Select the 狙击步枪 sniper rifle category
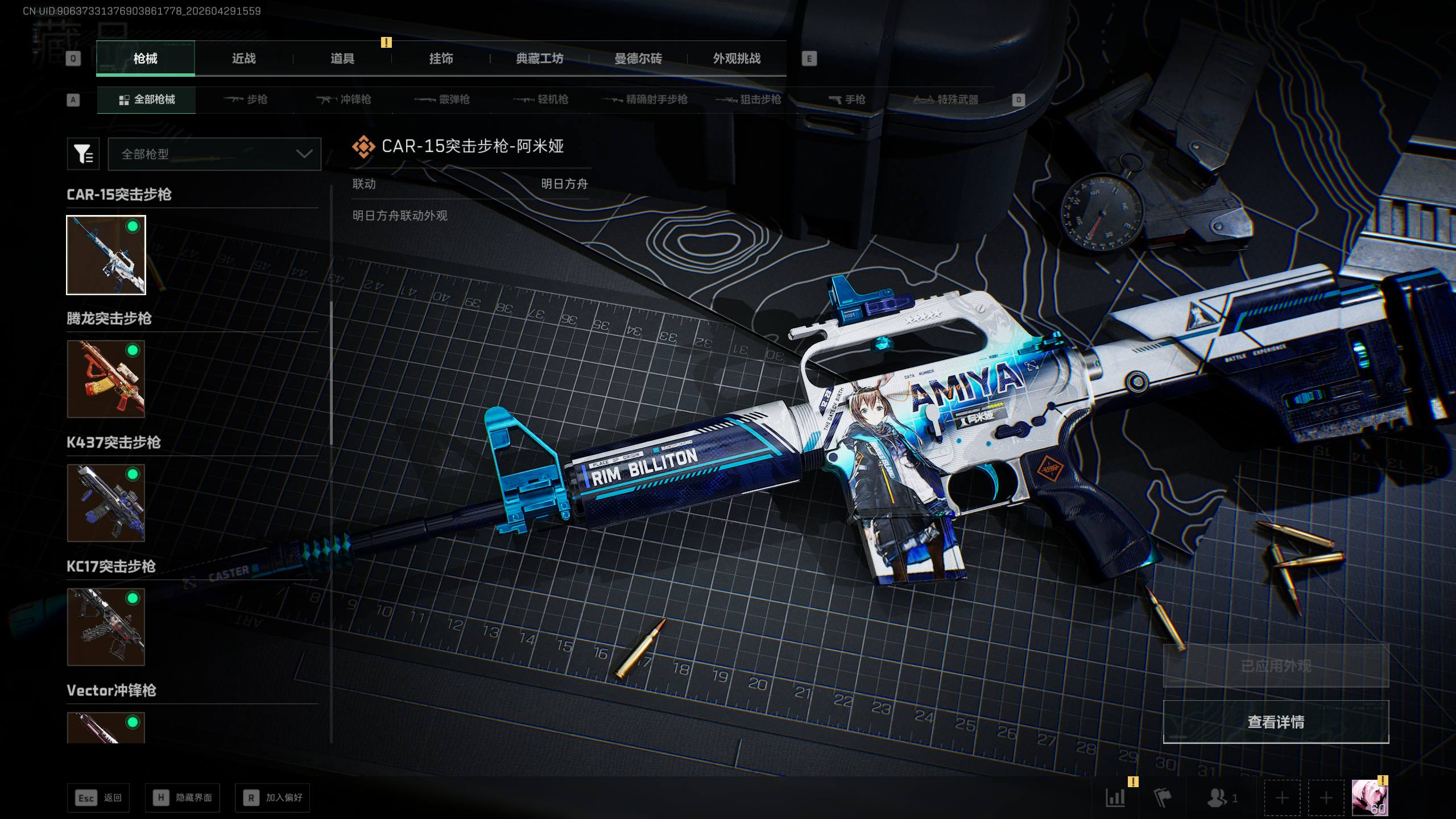 tap(748, 100)
